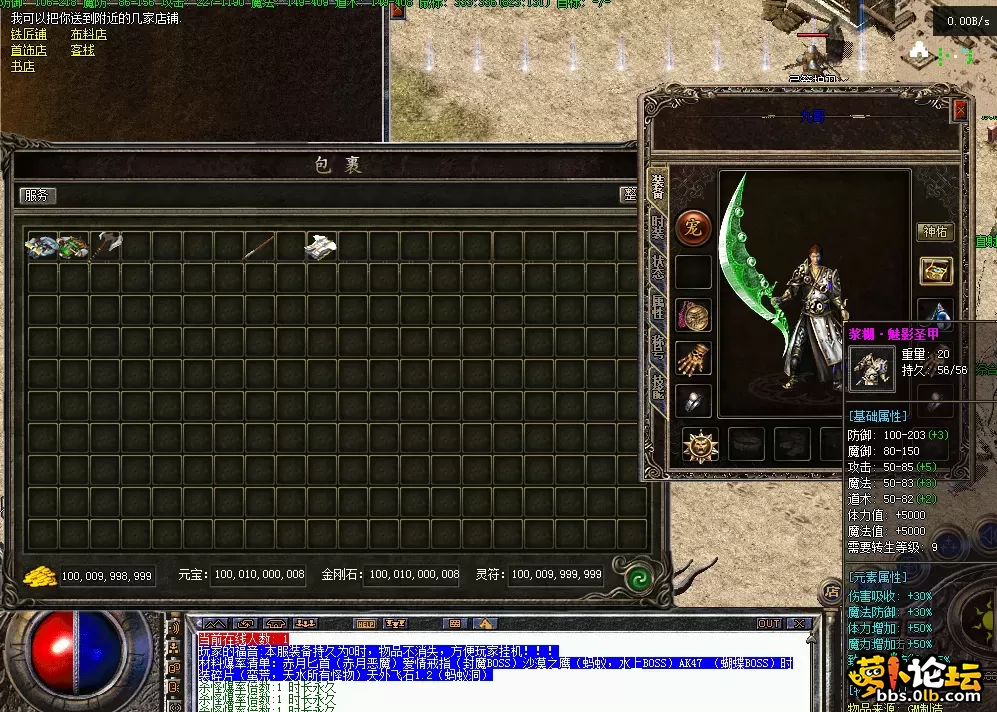Screen dimensions: 997x712
Task: Select the 首饰店 jewelry shop option
Action: [29, 50]
